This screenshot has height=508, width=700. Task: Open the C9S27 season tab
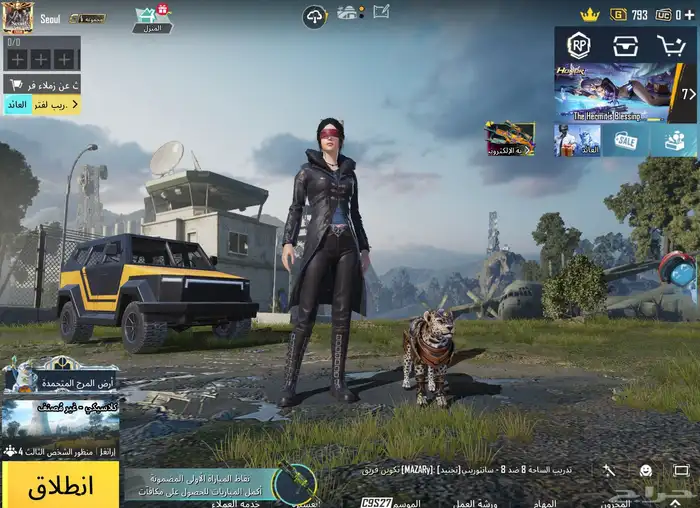[x=375, y=501]
